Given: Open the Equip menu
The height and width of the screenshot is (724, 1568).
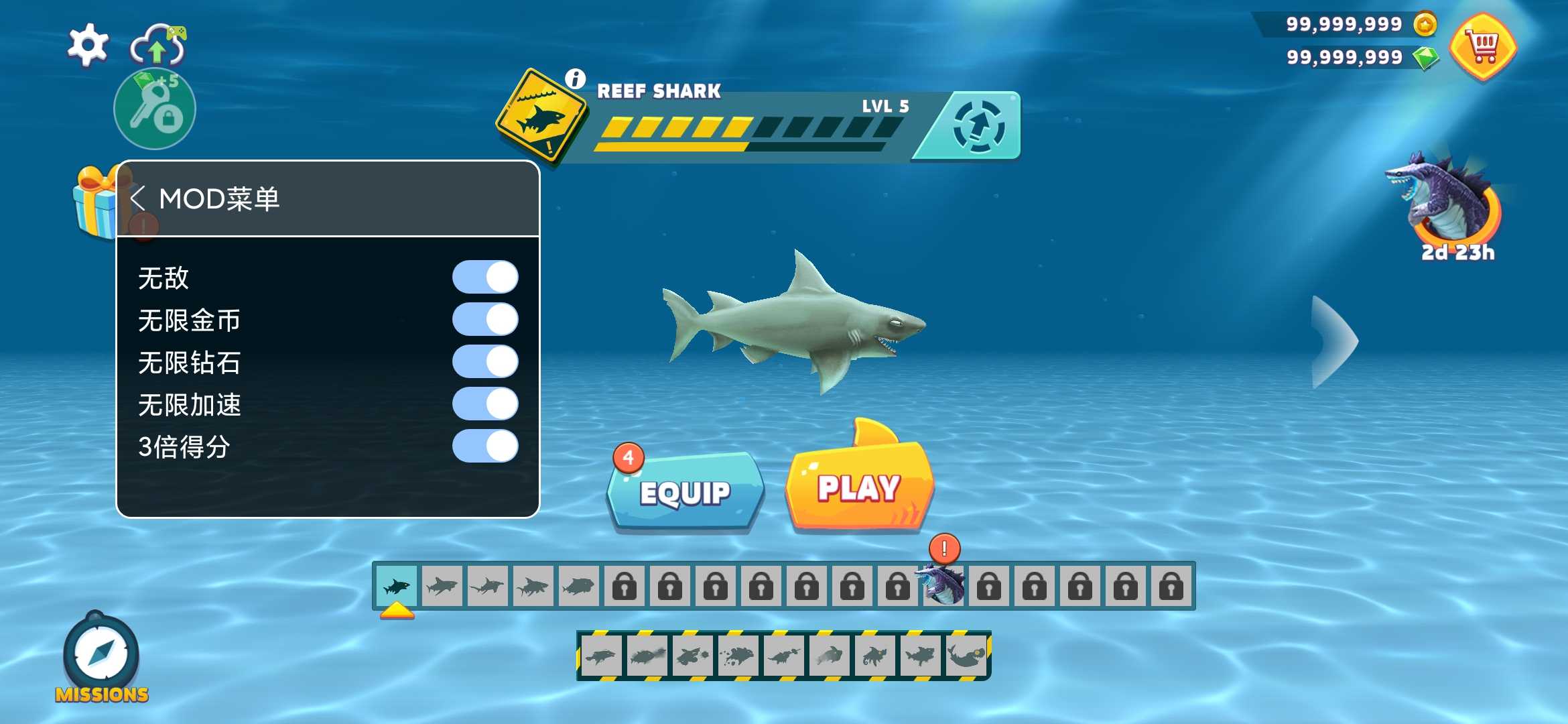Looking at the screenshot, I should (x=685, y=493).
